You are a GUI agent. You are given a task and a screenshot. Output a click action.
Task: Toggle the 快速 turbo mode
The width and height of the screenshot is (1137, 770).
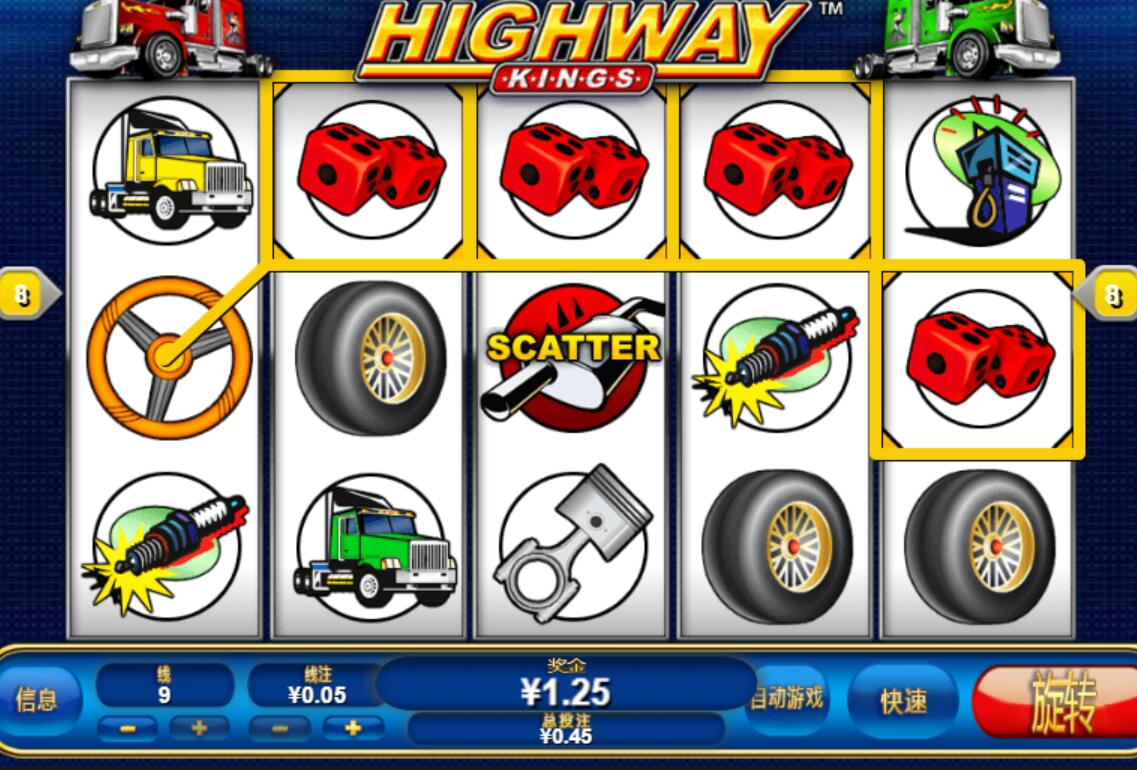[903, 701]
